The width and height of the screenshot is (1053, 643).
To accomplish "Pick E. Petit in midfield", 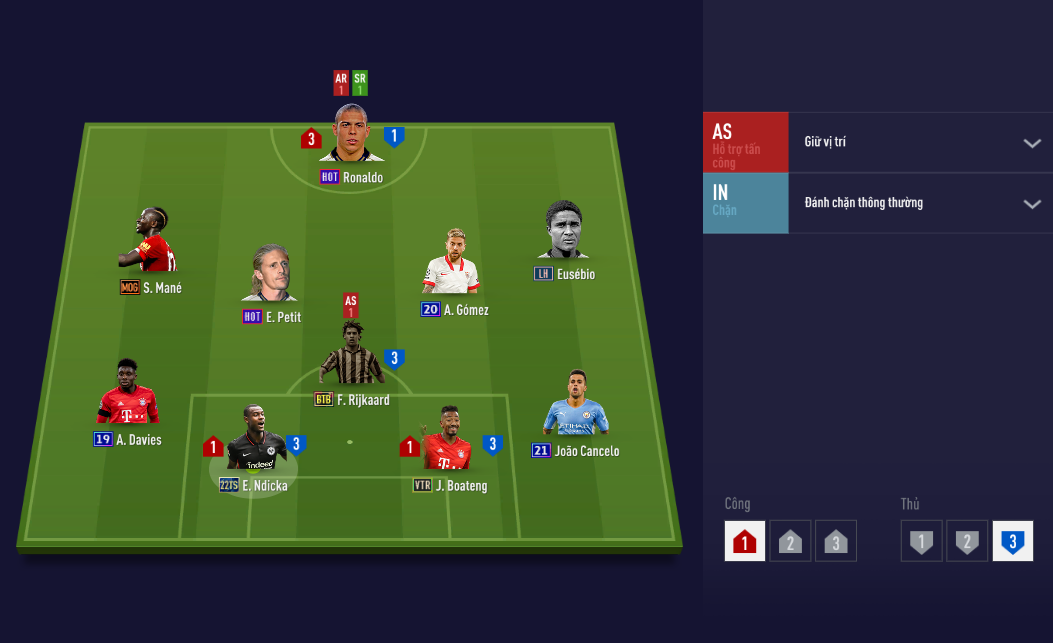I will (x=271, y=276).
